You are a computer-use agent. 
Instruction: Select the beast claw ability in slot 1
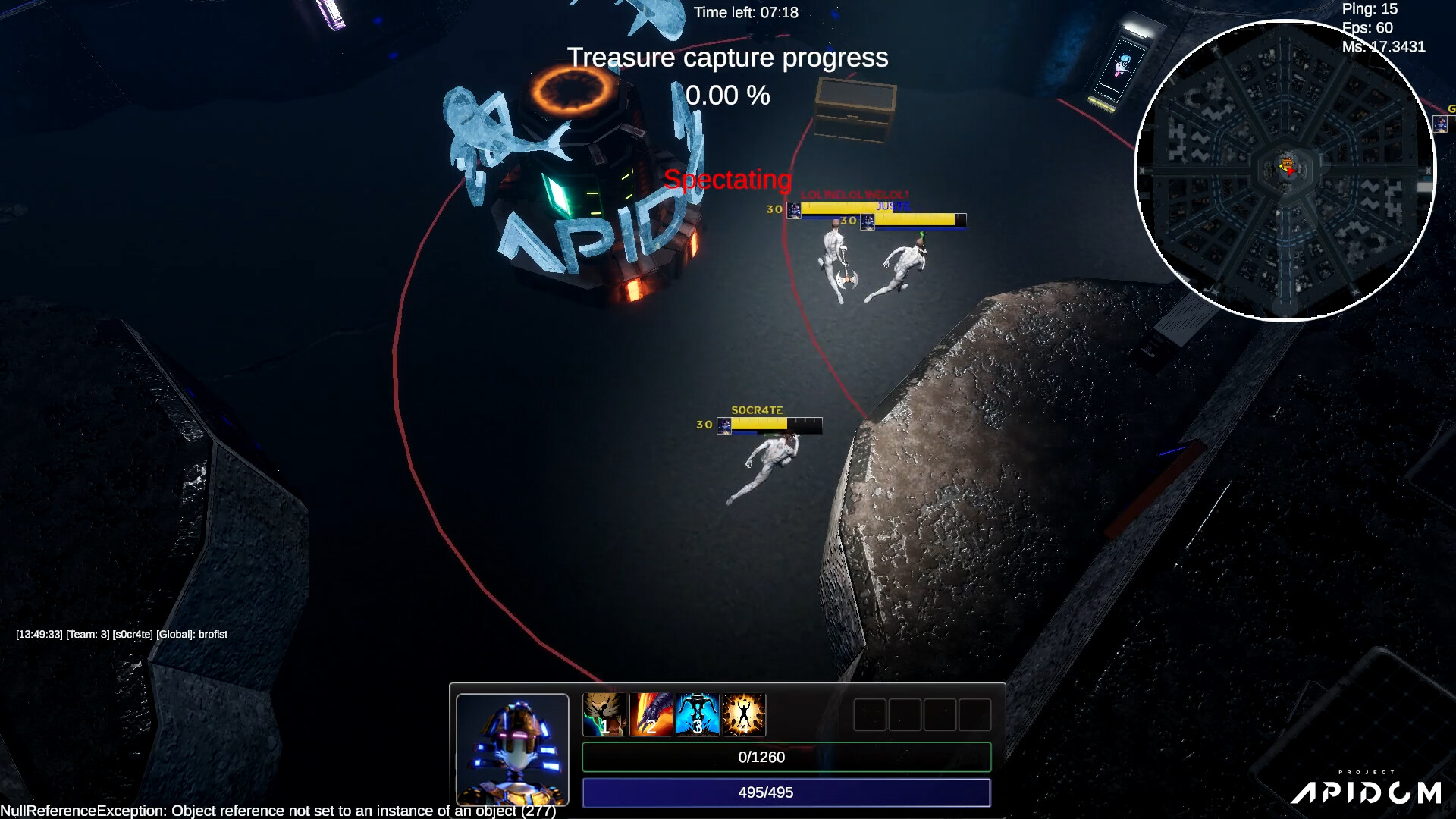pos(603,714)
